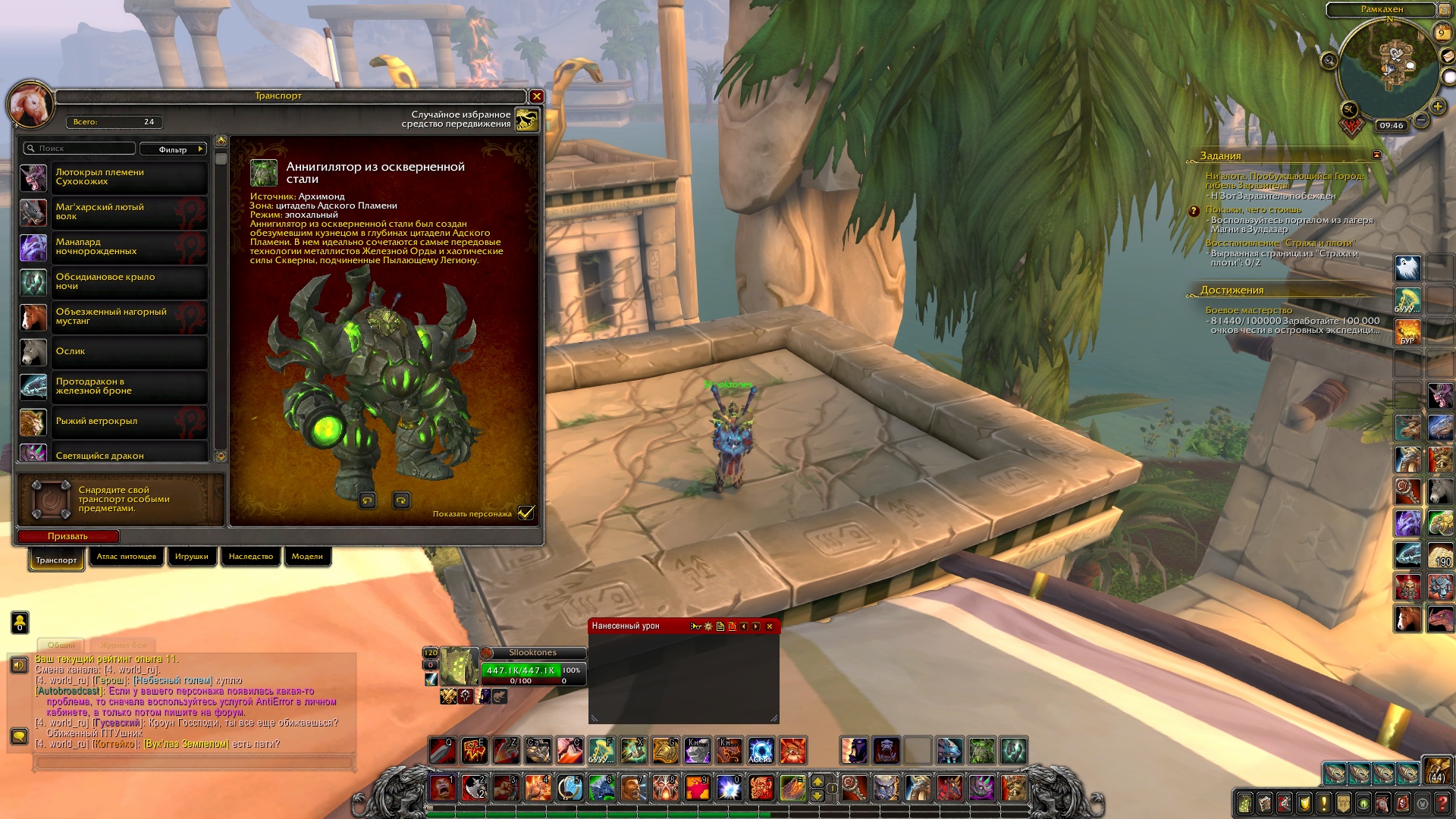1456x819 pixels.
Task: Click the Рамкахен minimap
Action: pyautogui.click(x=1389, y=67)
